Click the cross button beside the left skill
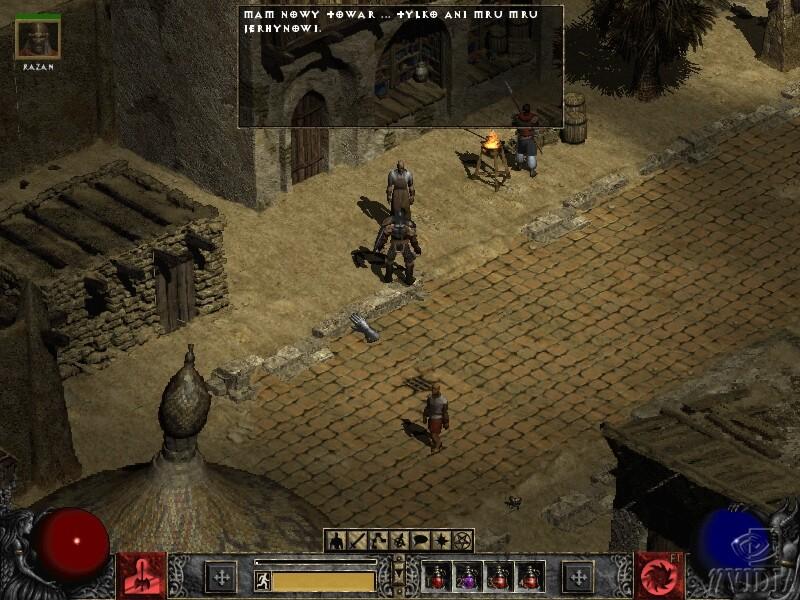The image size is (800, 600). [221, 577]
